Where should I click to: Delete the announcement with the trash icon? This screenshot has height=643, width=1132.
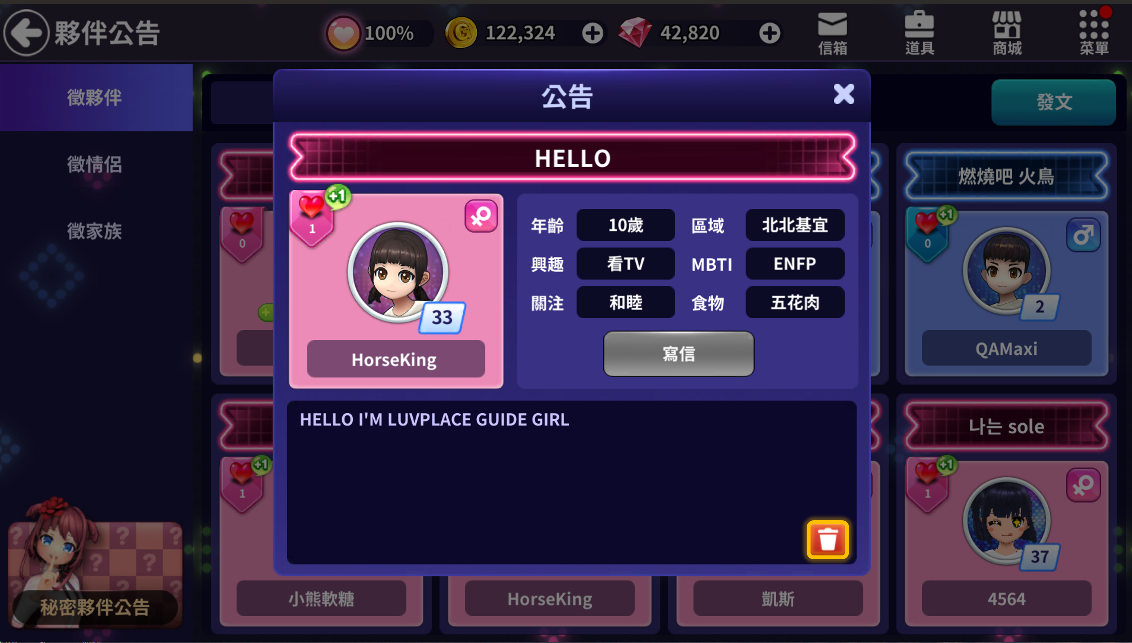click(827, 540)
